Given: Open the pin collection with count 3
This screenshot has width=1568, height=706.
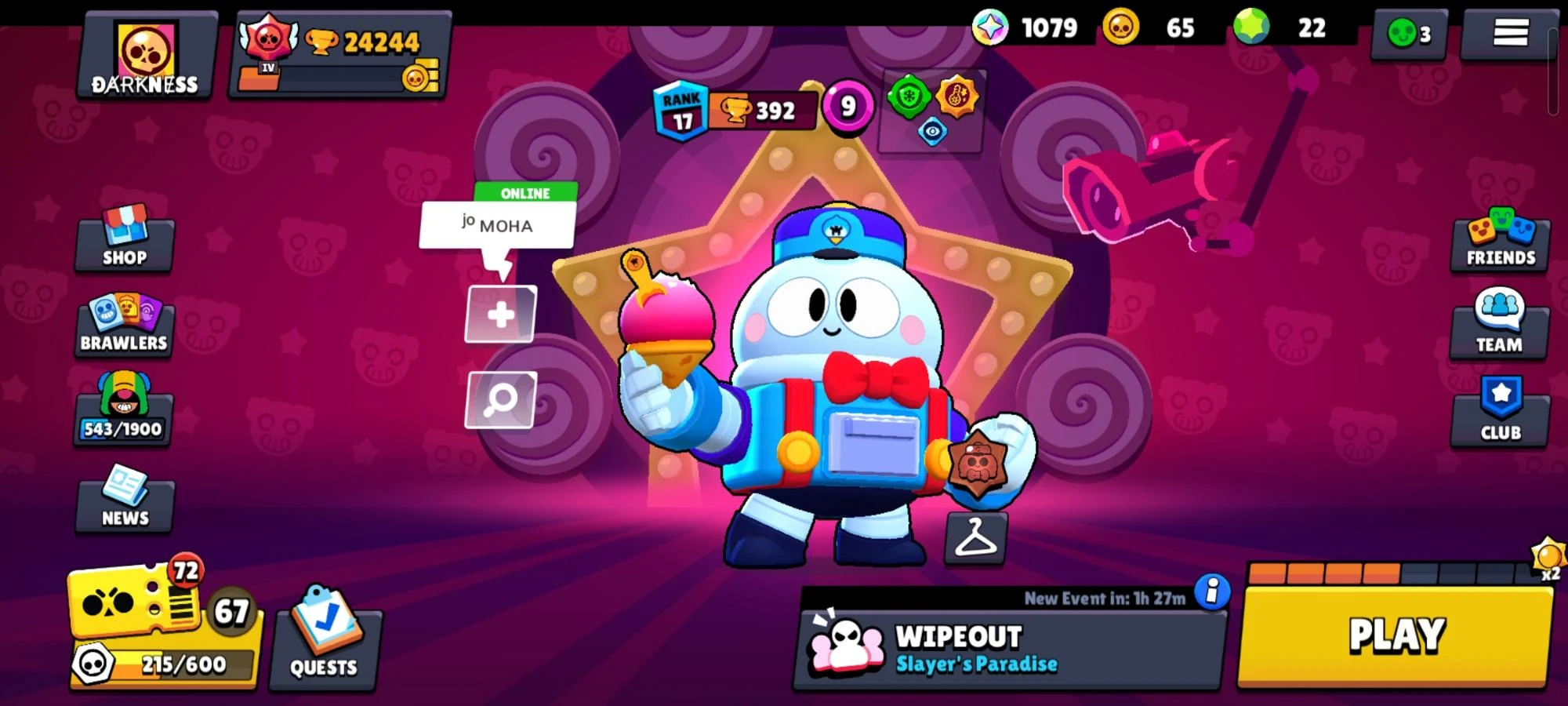Looking at the screenshot, I should (x=1407, y=33).
